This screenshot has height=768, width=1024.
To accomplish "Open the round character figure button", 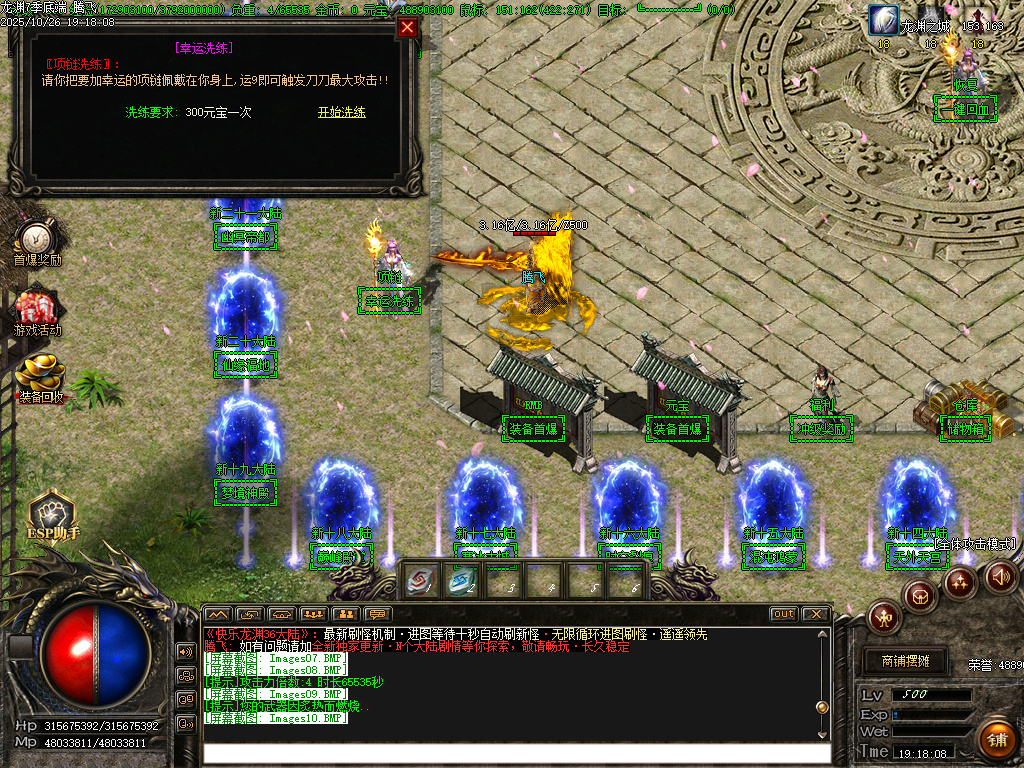I will [x=884, y=618].
